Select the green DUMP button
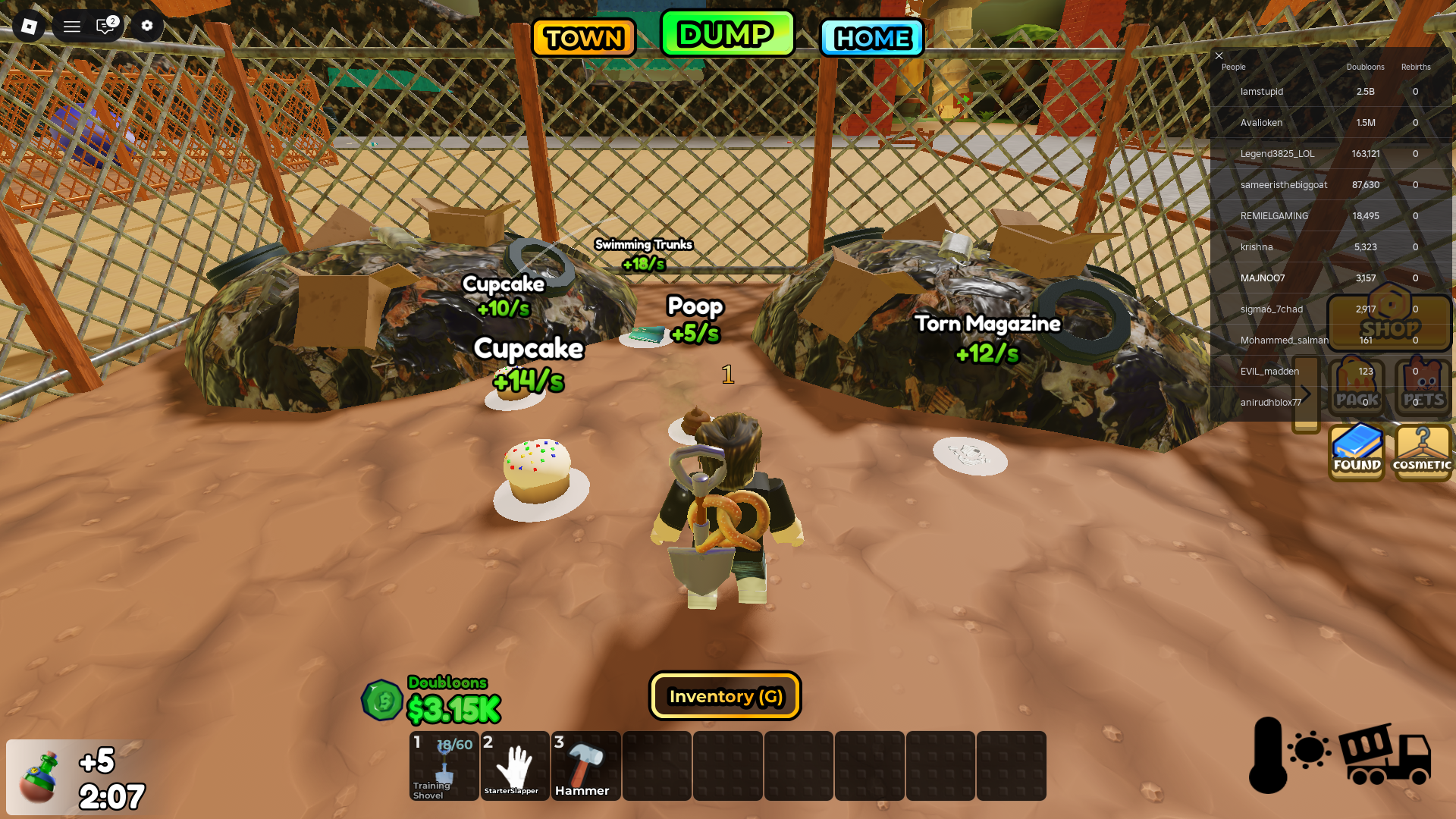 pyautogui.click(x=726, y=34)
